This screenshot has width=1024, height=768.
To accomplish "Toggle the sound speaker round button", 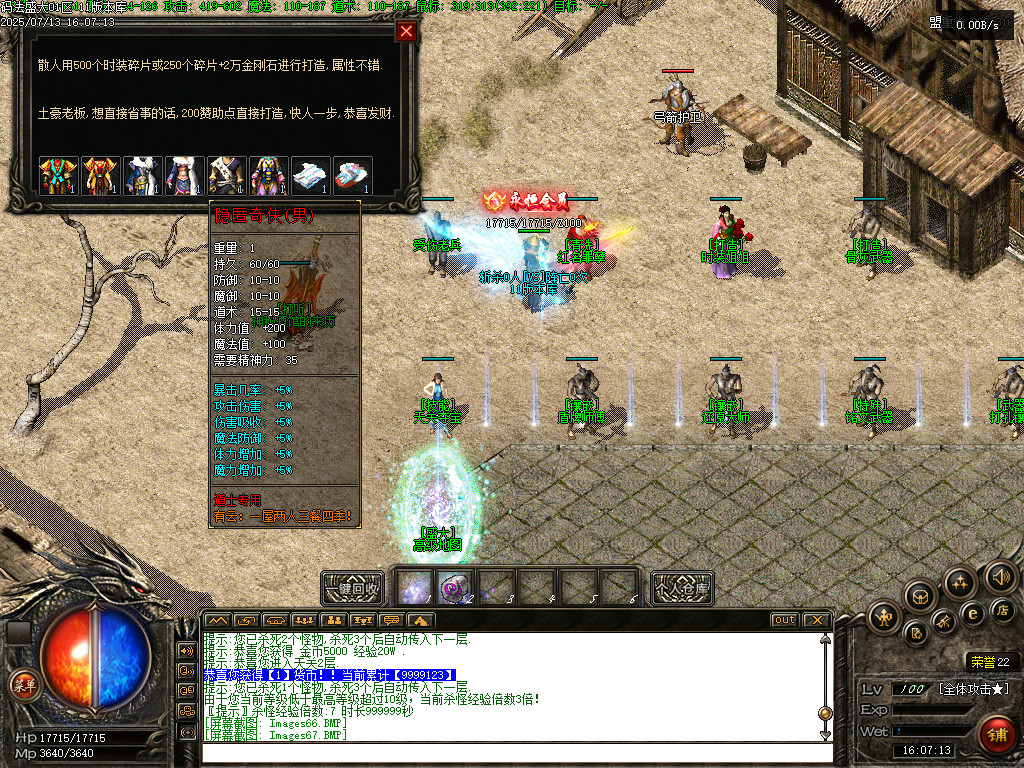I will click(1000, 576).
